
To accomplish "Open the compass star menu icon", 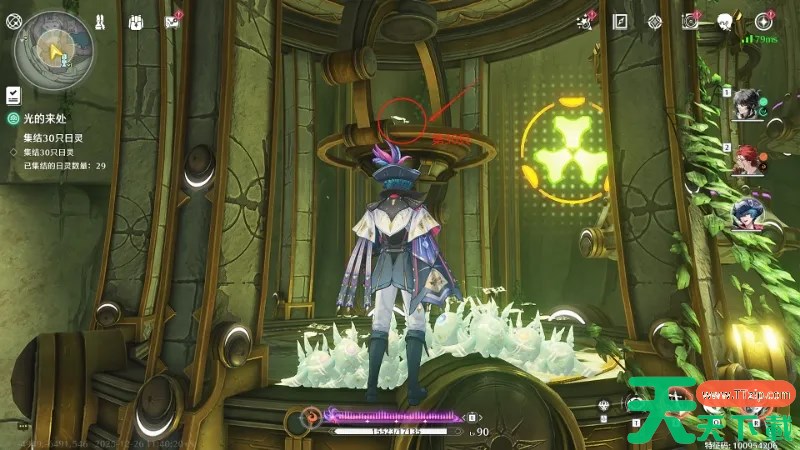I will [x=765, y=21].
